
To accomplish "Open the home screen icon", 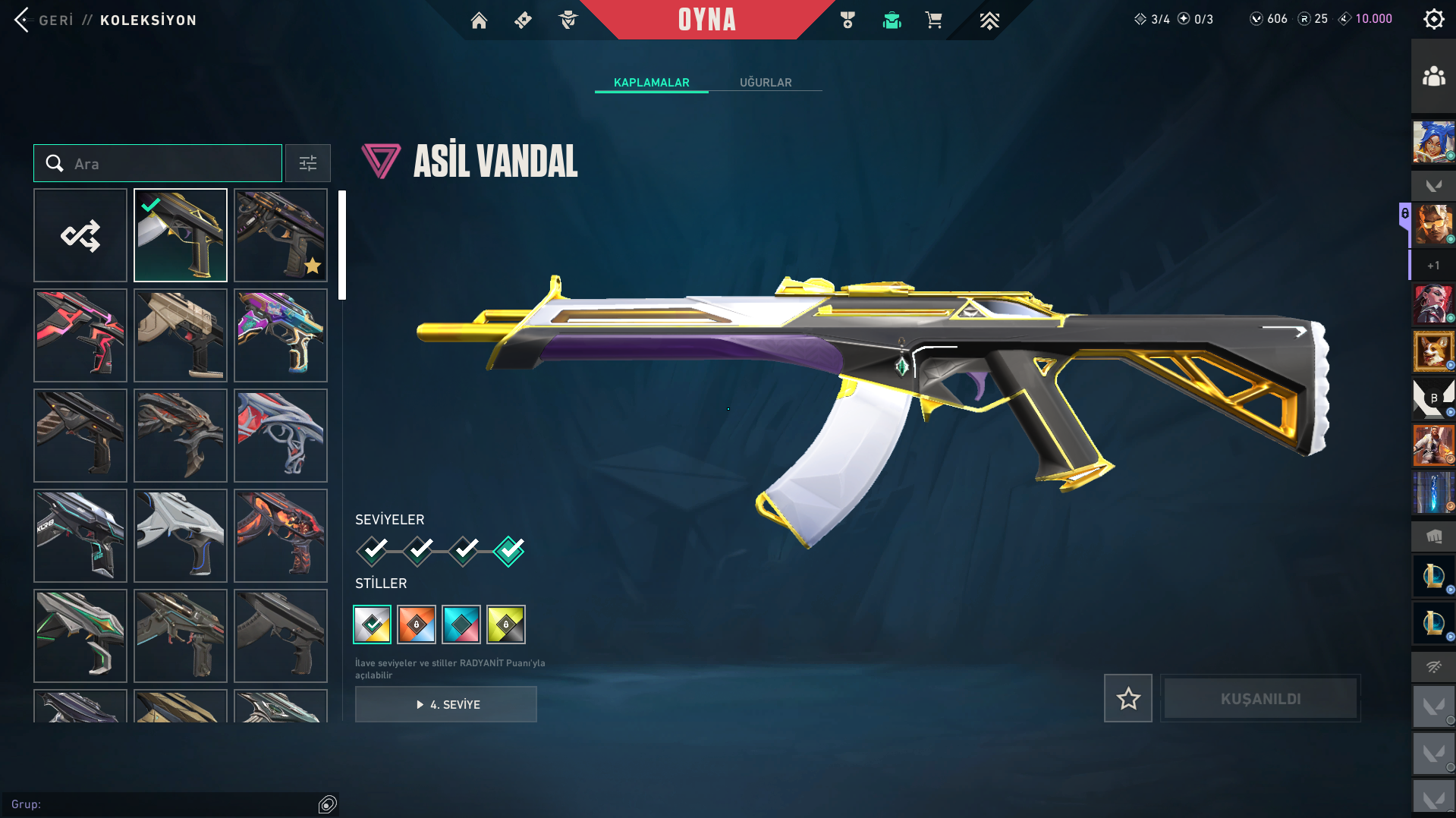I will pos(479,20).
